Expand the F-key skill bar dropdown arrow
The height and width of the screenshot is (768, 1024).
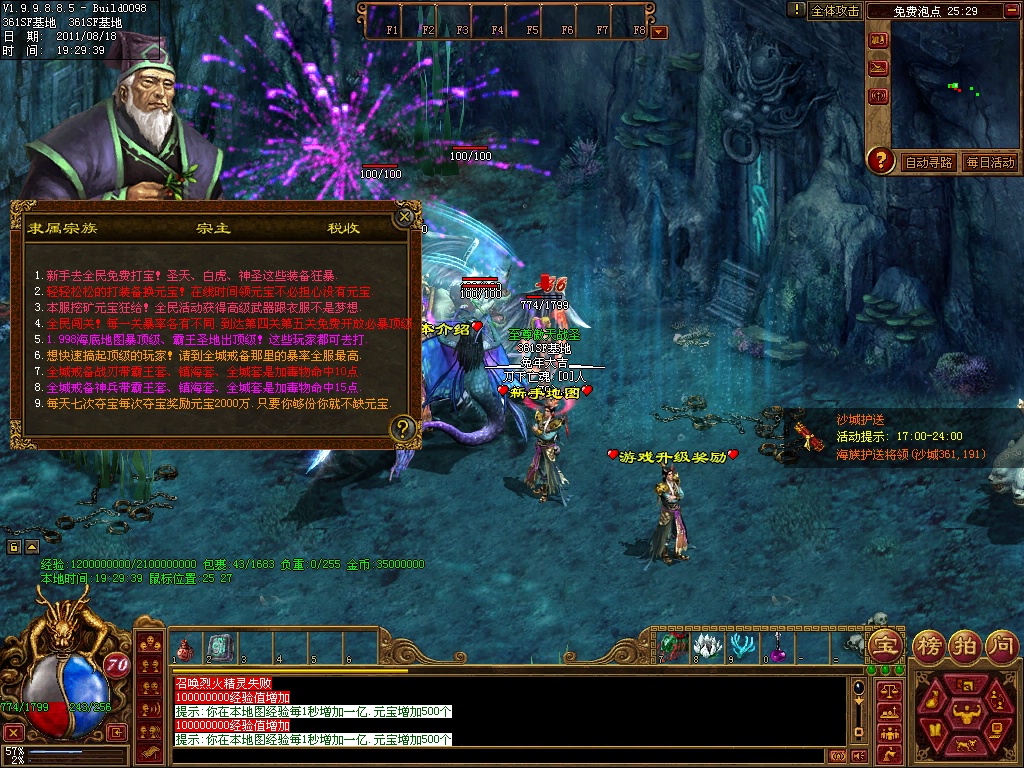point(659,31)
